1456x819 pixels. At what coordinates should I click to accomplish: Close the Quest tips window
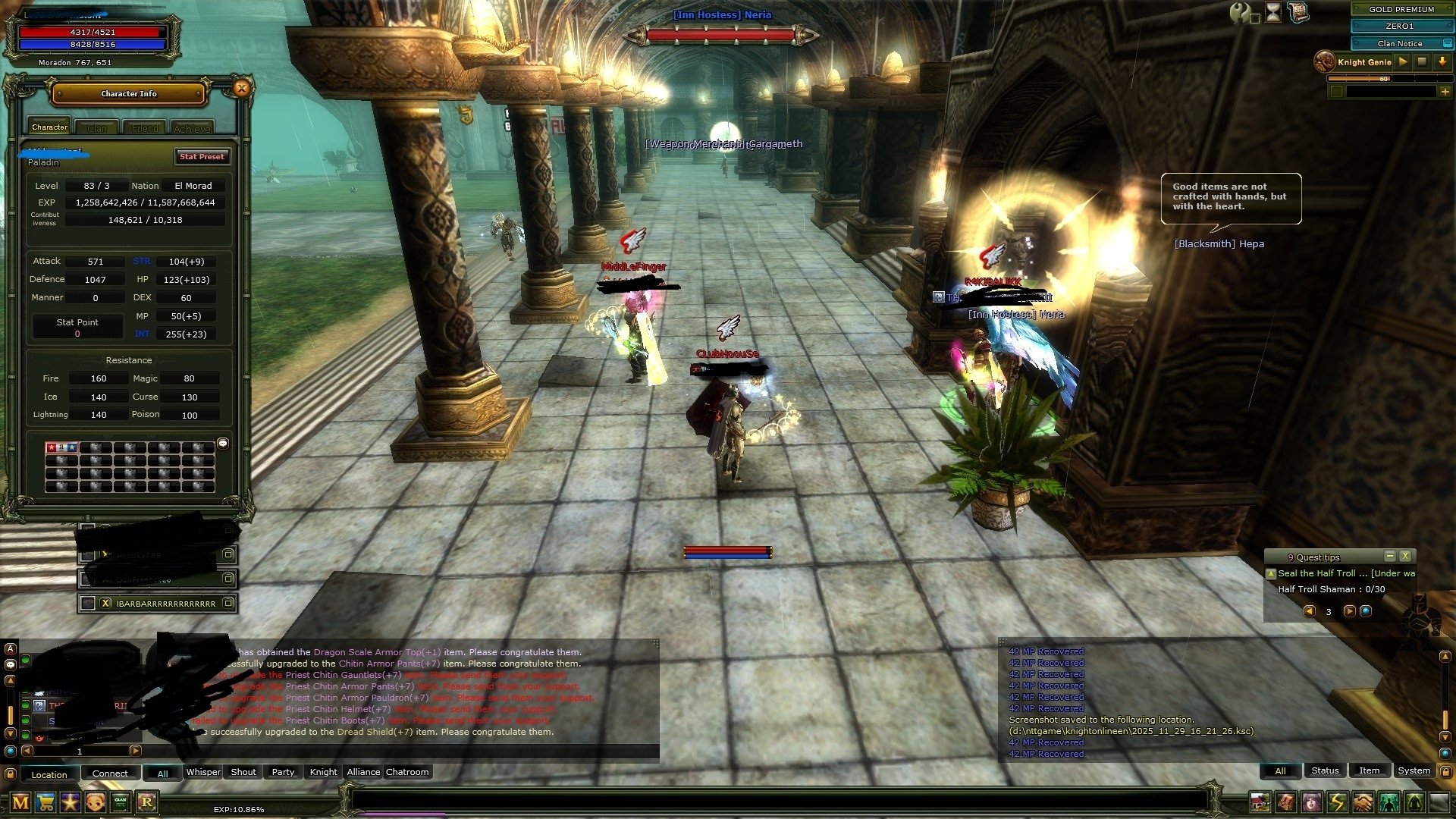click(x=1405, y=556)
